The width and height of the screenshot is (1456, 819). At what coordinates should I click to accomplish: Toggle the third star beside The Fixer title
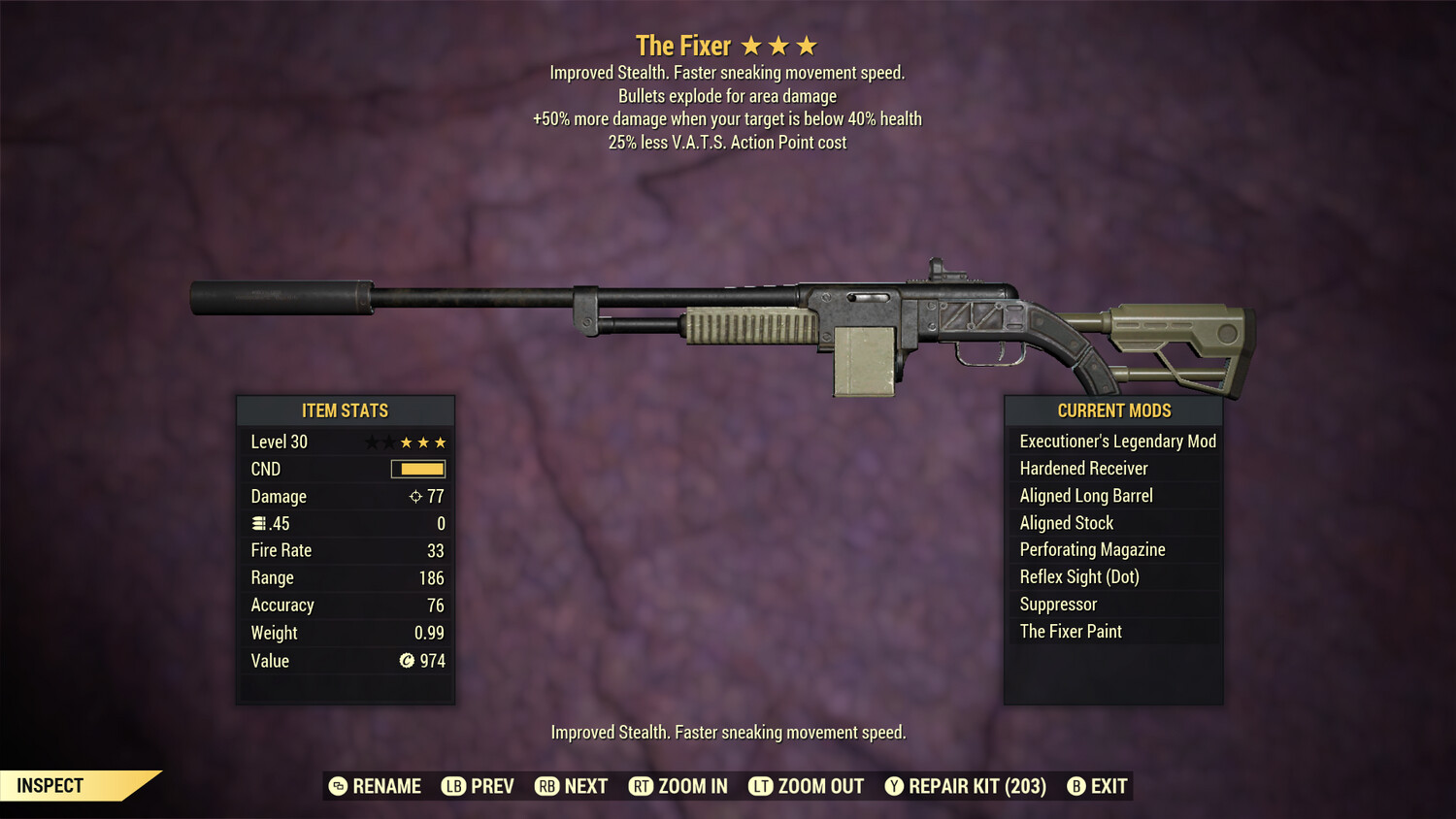[x=809, y=44]
